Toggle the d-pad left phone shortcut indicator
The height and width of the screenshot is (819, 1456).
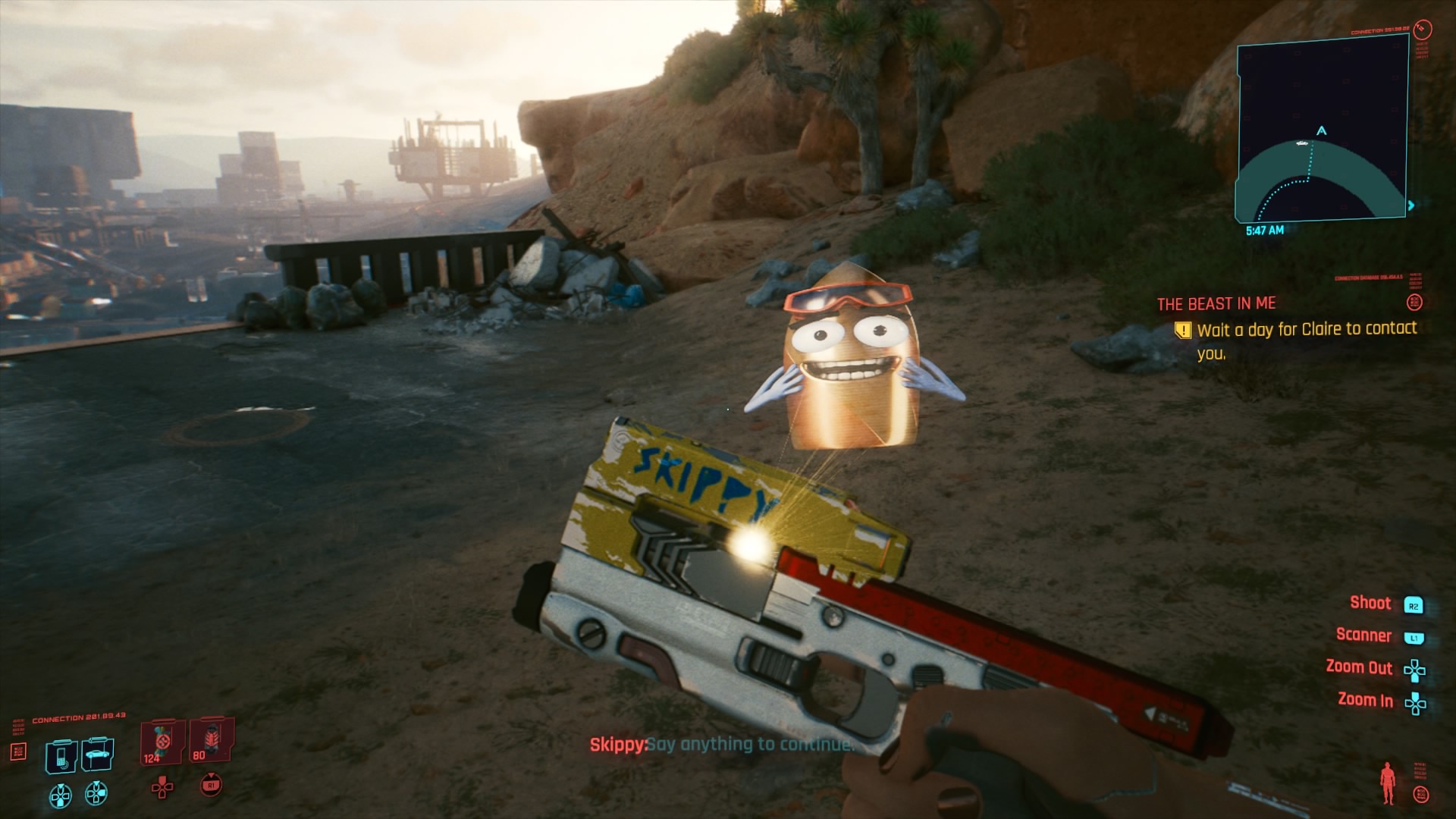pos(61,796)
